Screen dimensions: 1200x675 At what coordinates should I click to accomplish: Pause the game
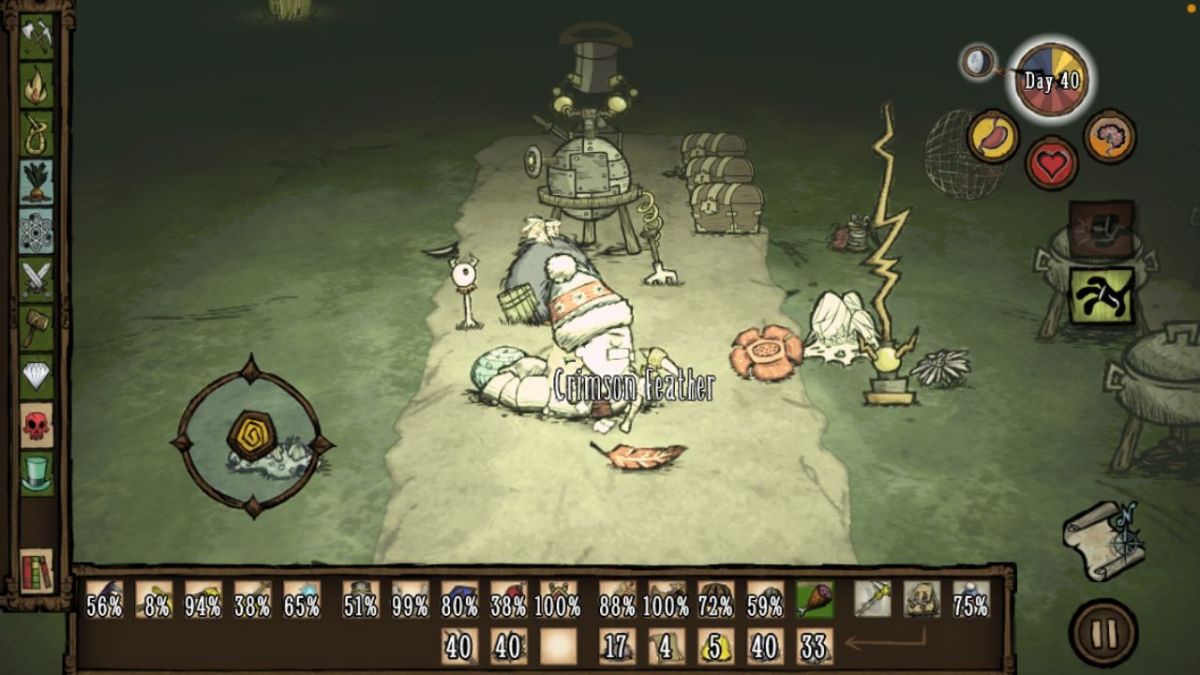pos(1103,632)
